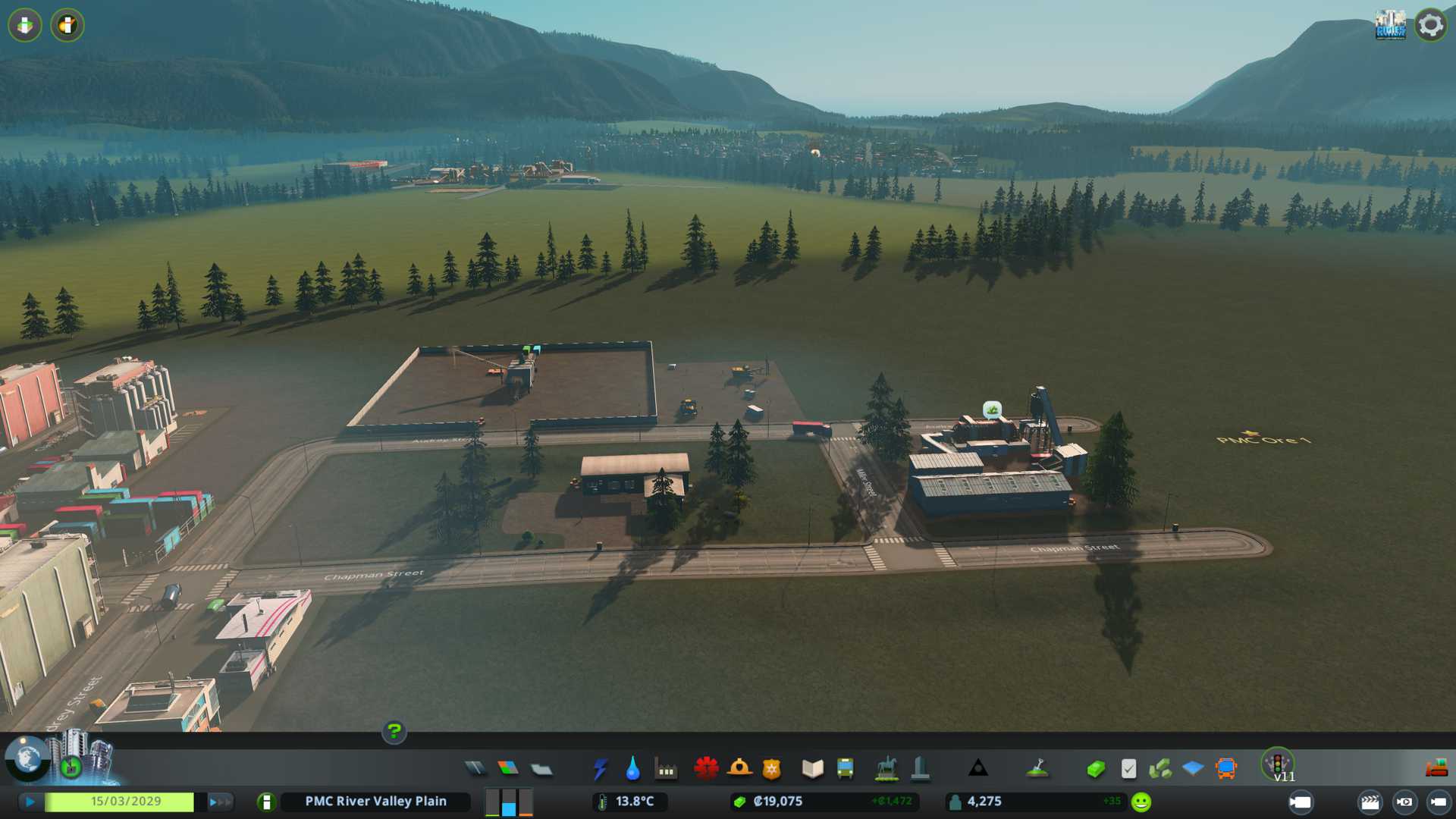Open the Education book menu
The height and width of the screenshot is (819, 1456).
(x=812, y=769)
